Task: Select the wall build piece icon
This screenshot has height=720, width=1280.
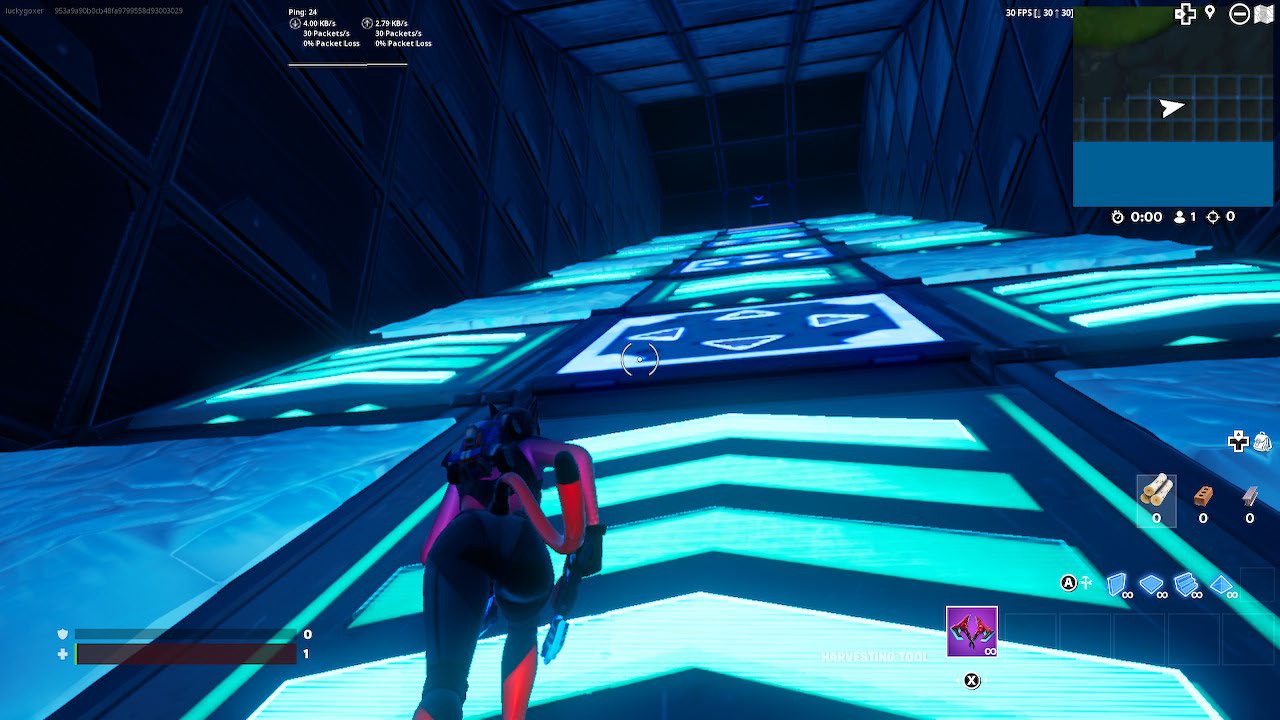Action: 1115,584
